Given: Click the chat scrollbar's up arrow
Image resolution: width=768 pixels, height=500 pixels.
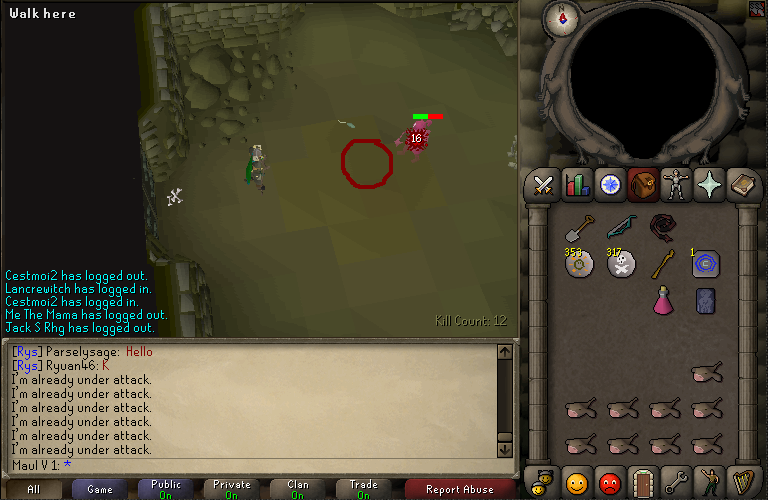Looking at the screenshot, I should point(504,352).
